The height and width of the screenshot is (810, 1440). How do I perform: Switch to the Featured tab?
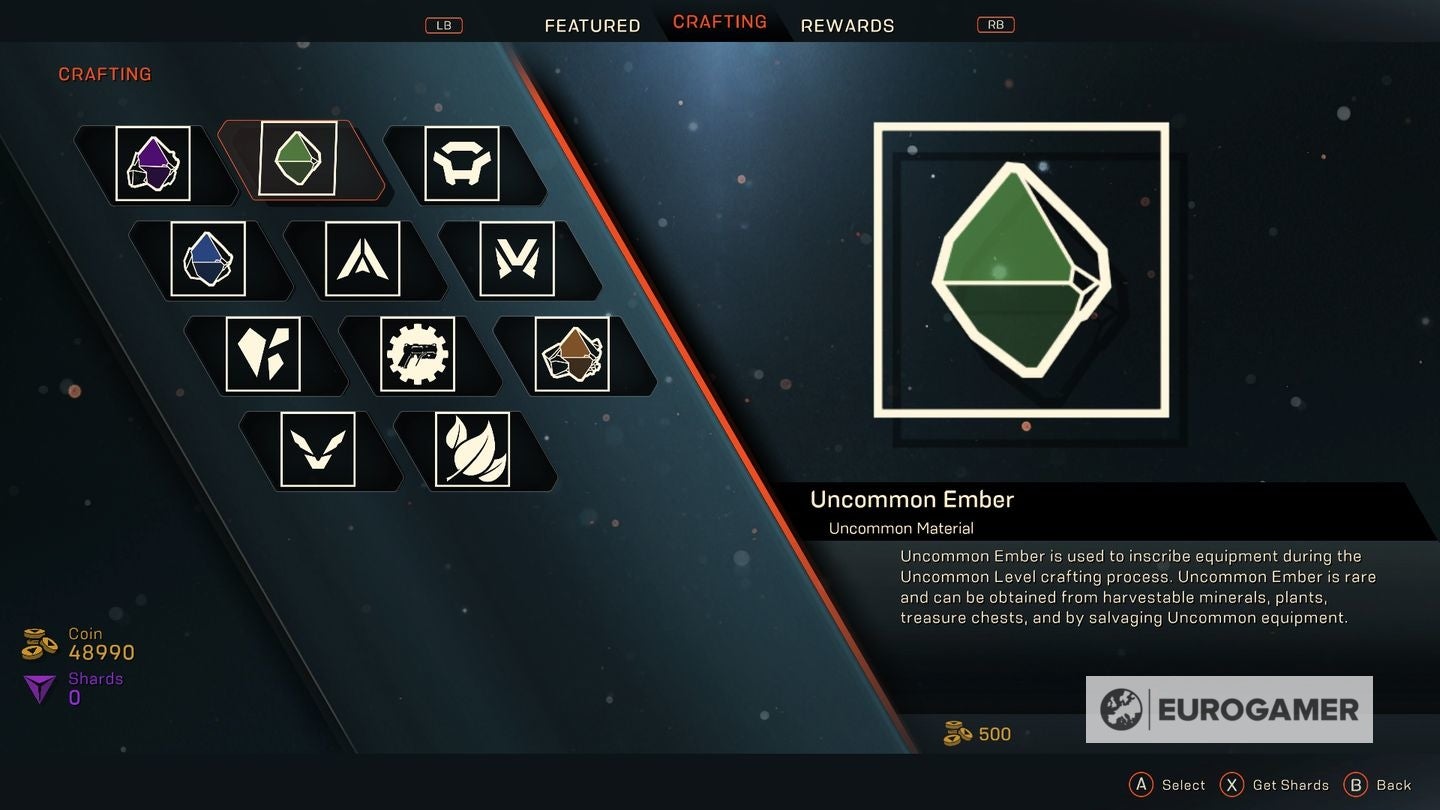592,26
